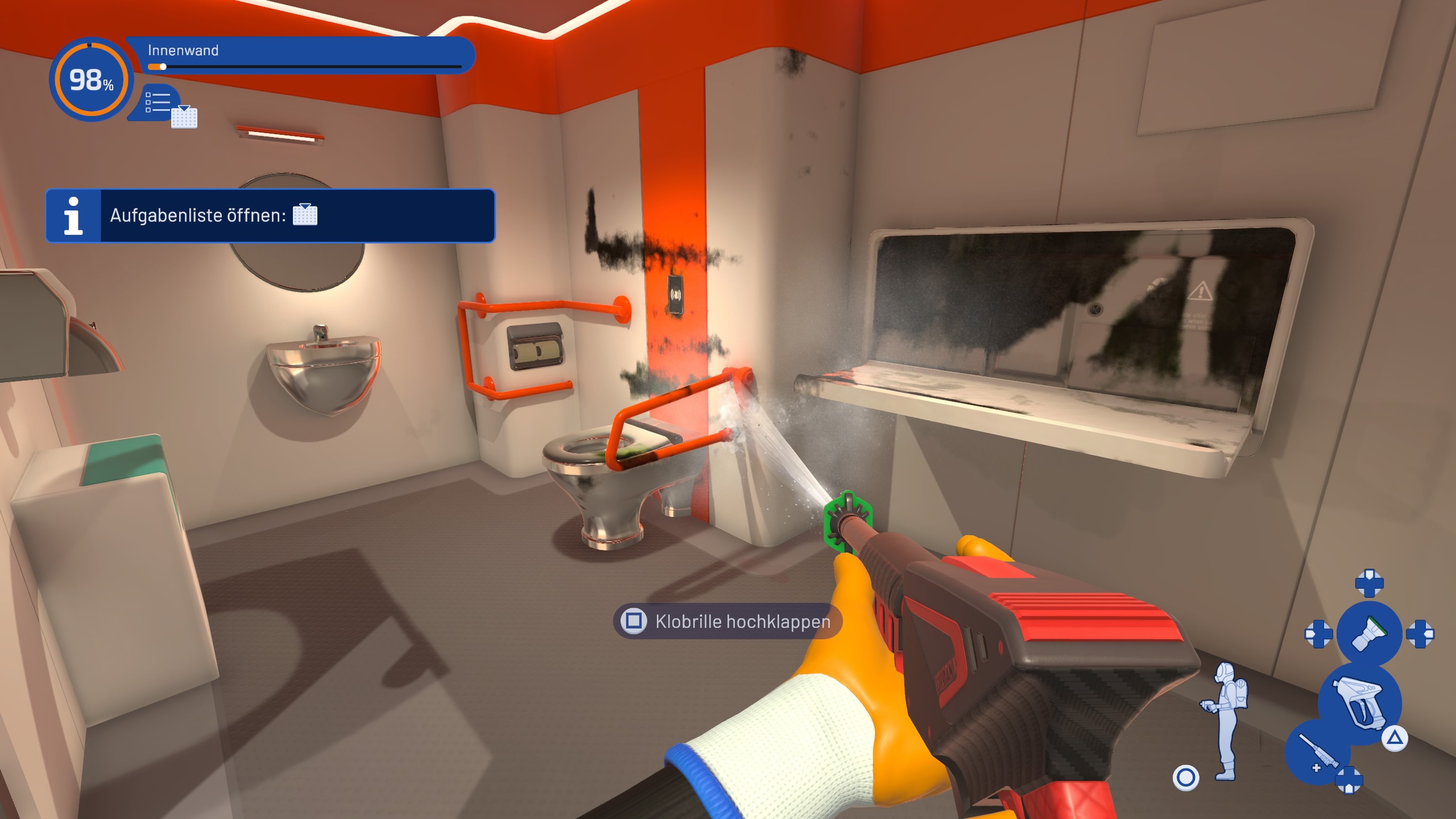
Task: Click the Innenwand progress slider handle
Action: coord(163,67)
